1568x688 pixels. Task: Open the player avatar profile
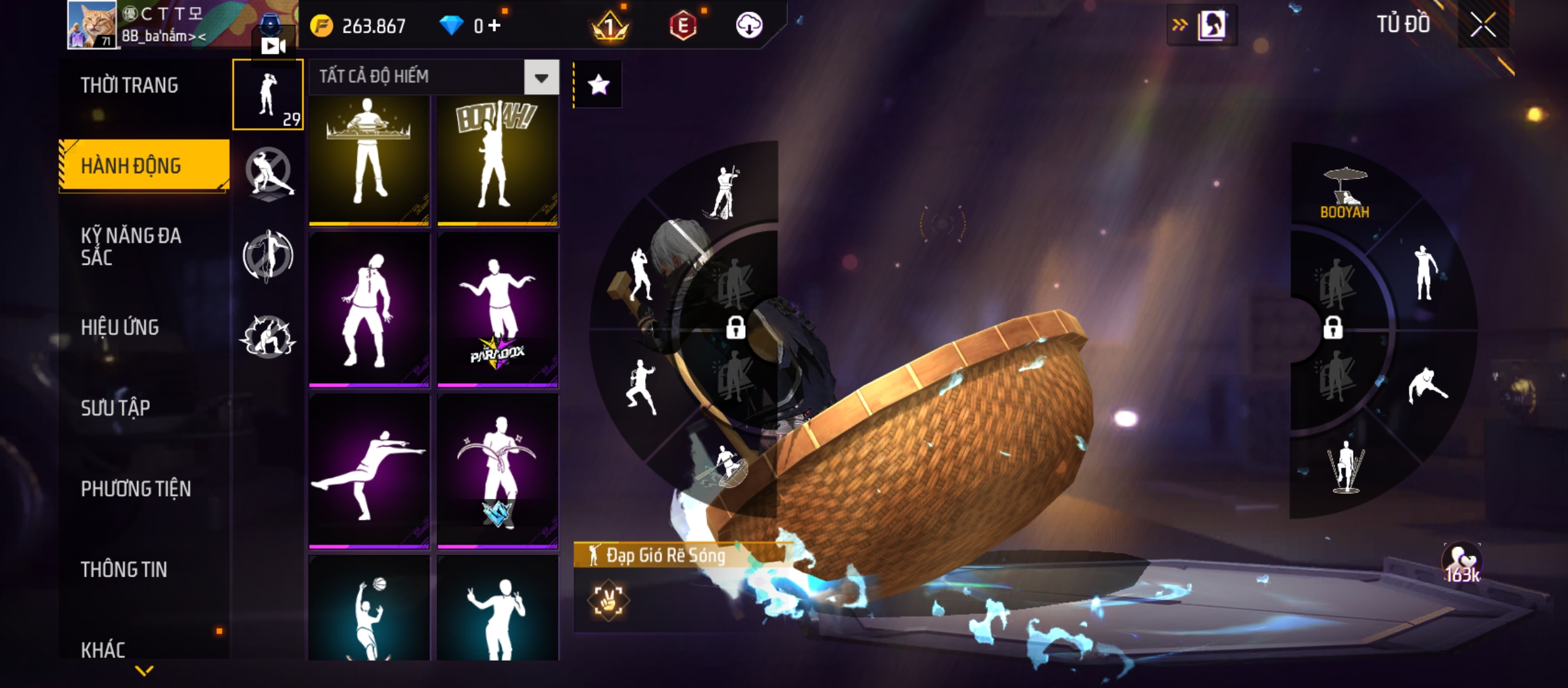tap(92, 25)
